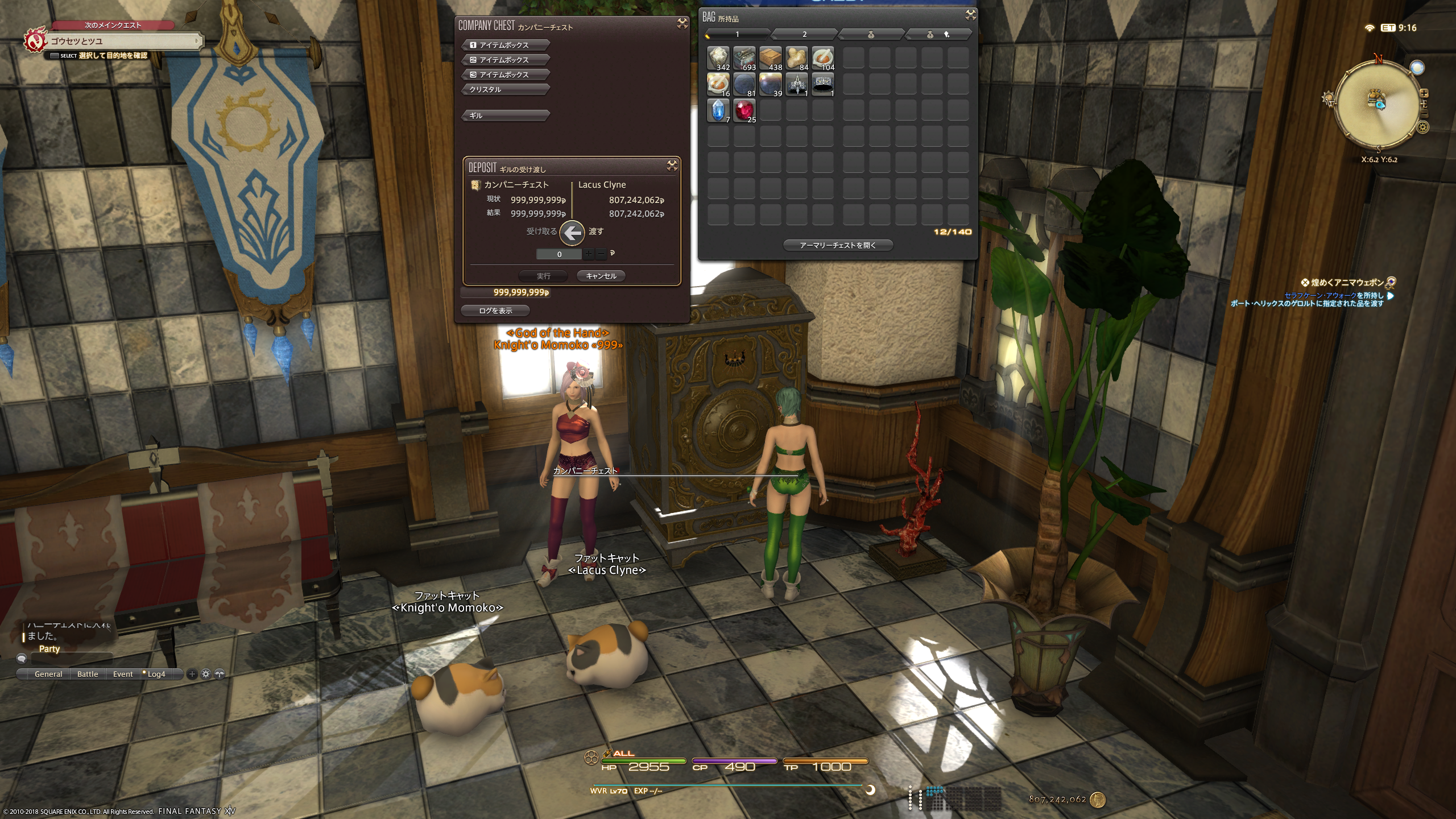Select the ゴウセツとツユ main quest tracker

[114, 41]
